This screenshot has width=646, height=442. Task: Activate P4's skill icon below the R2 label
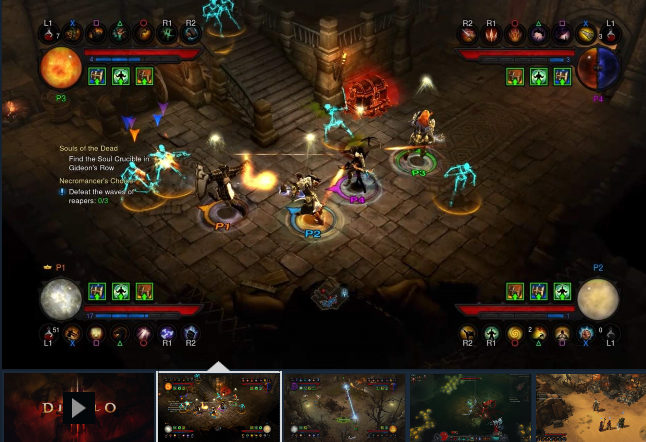[x=468, y=36]
